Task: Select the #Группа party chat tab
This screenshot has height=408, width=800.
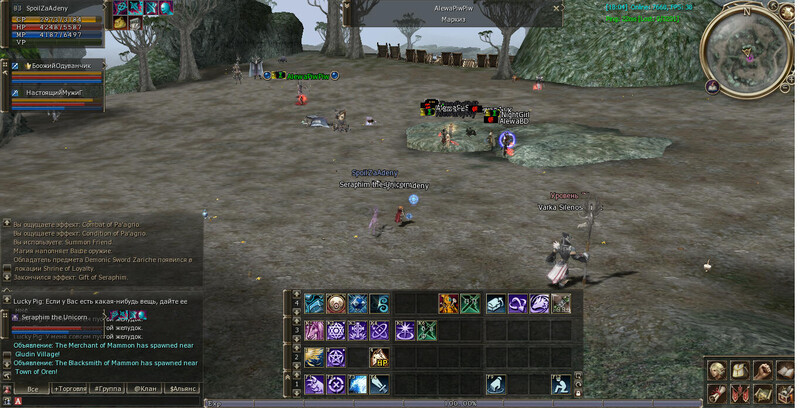Action: pos(106,387)
